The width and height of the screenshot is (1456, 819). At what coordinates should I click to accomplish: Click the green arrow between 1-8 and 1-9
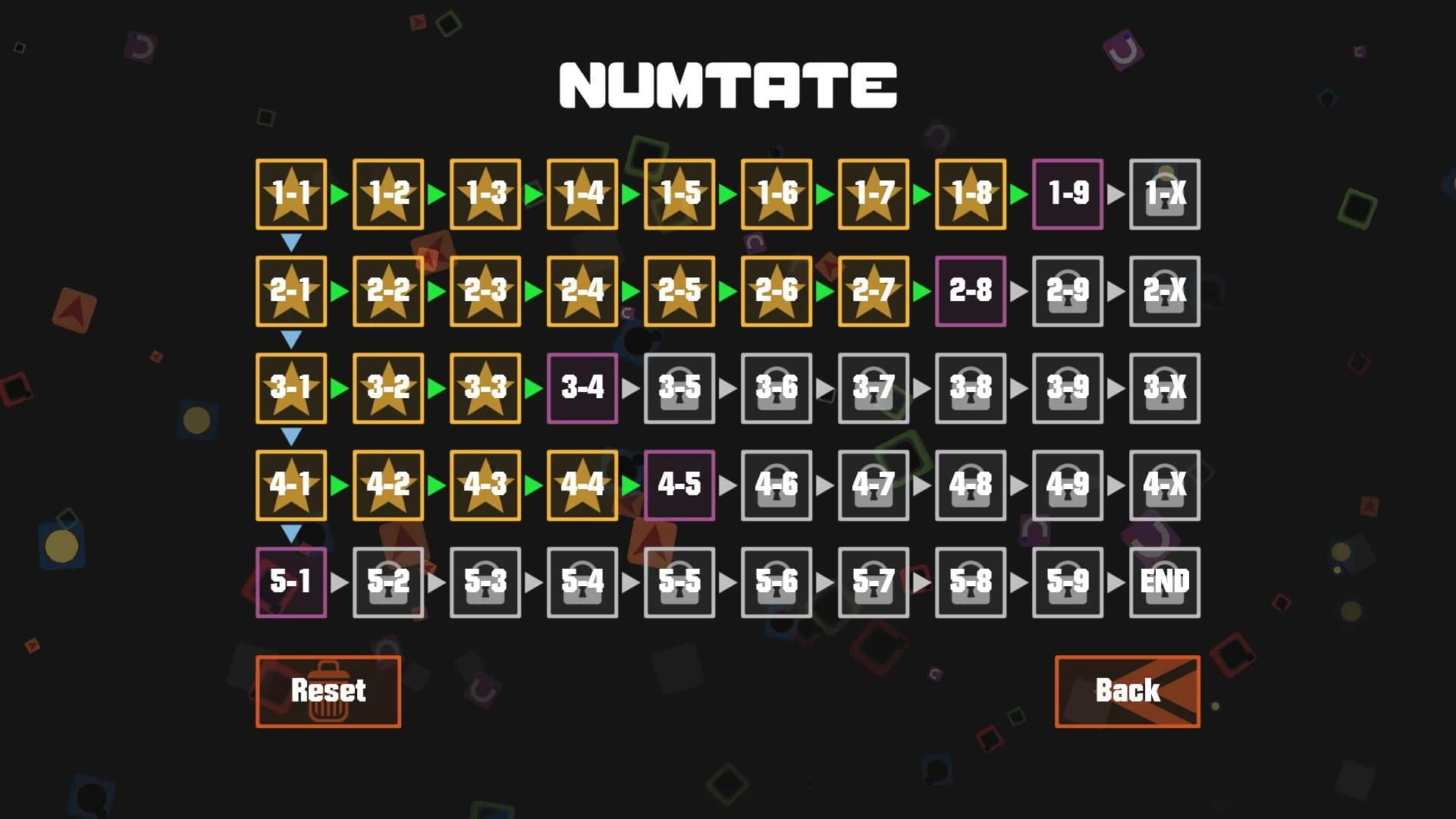(x=1019, y=194)
